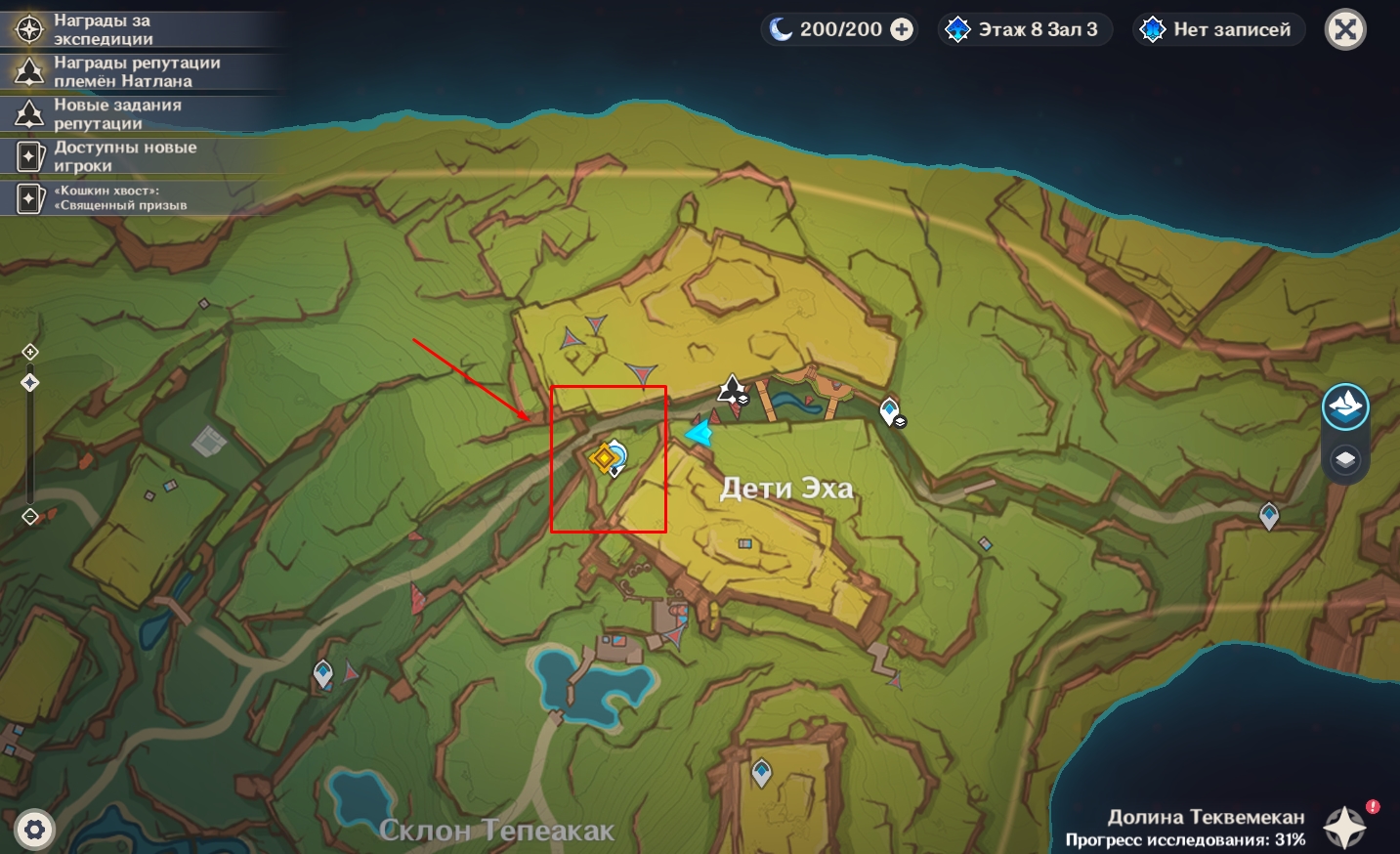Click the map zoom-in button
The width and height of the screenshot is (1400, 854).
(30, 352)
